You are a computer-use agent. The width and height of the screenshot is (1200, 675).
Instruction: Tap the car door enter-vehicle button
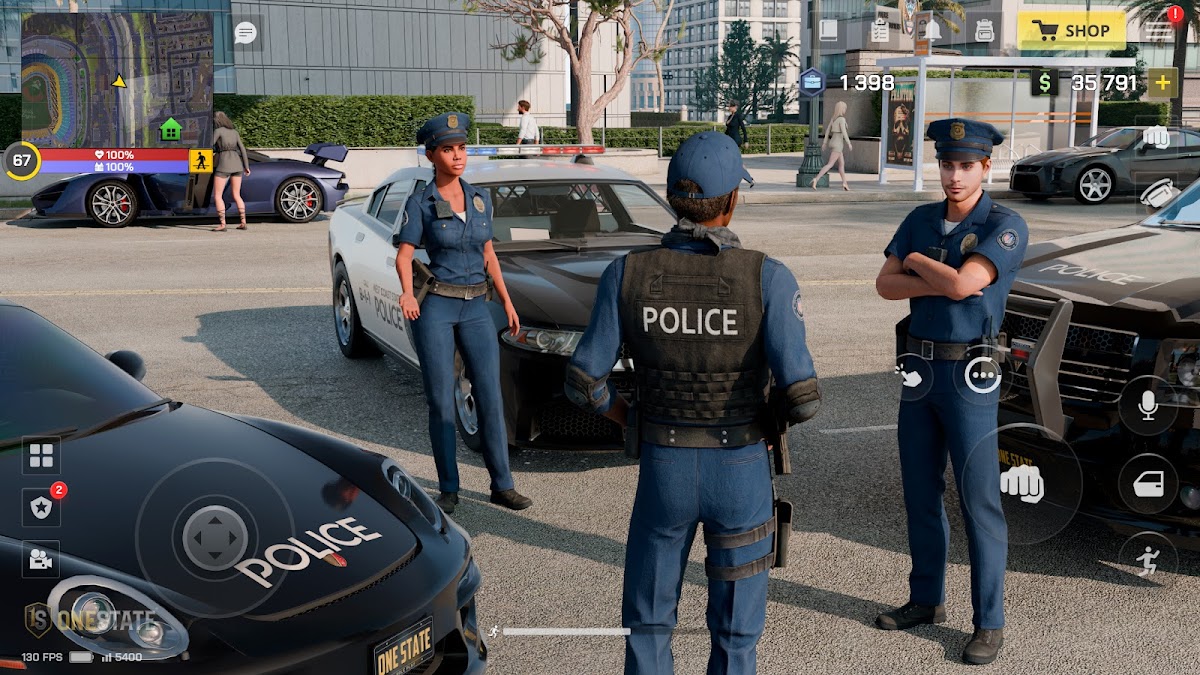(1147, 484)
